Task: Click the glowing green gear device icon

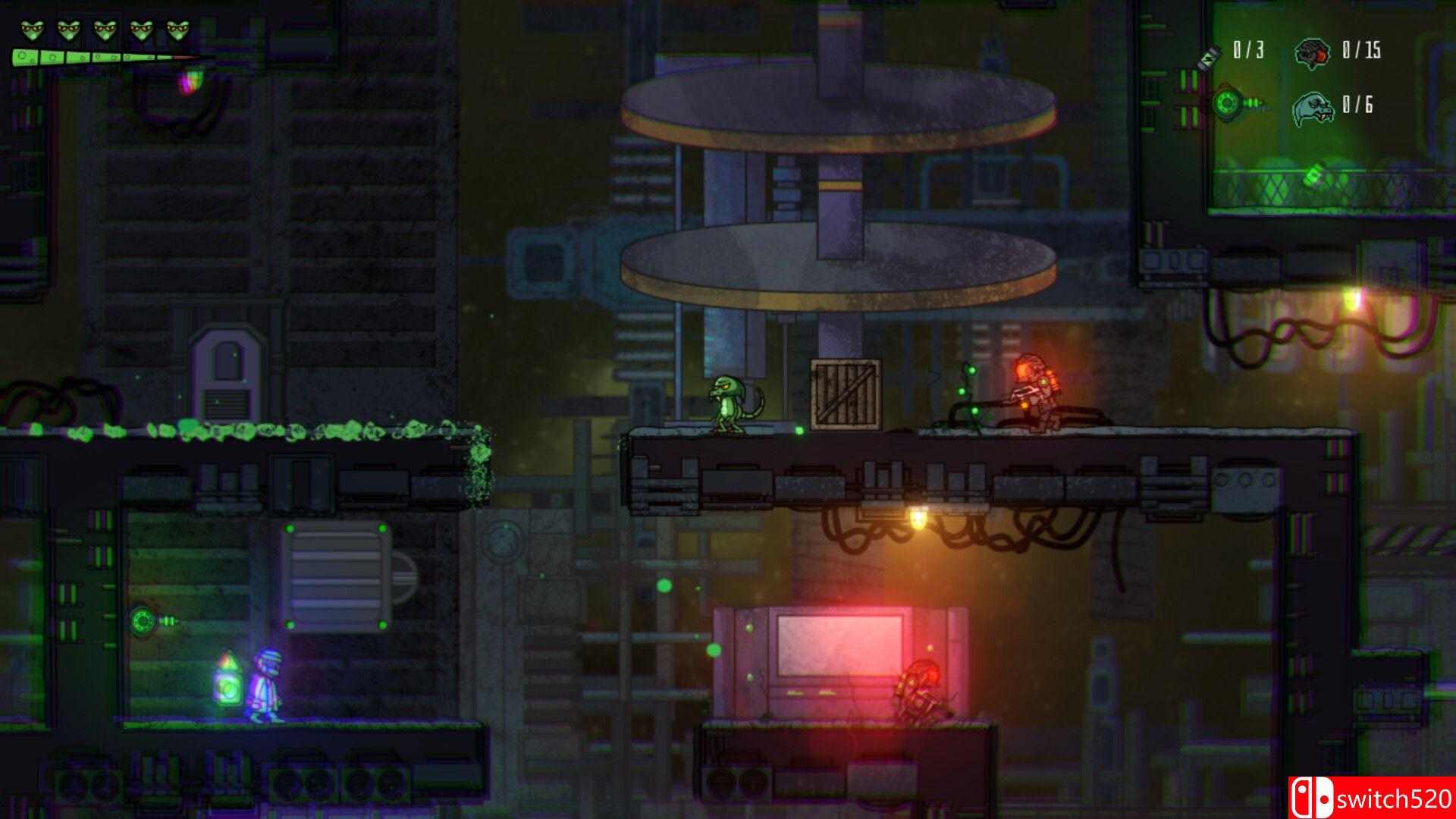Action: [1227, 104]
